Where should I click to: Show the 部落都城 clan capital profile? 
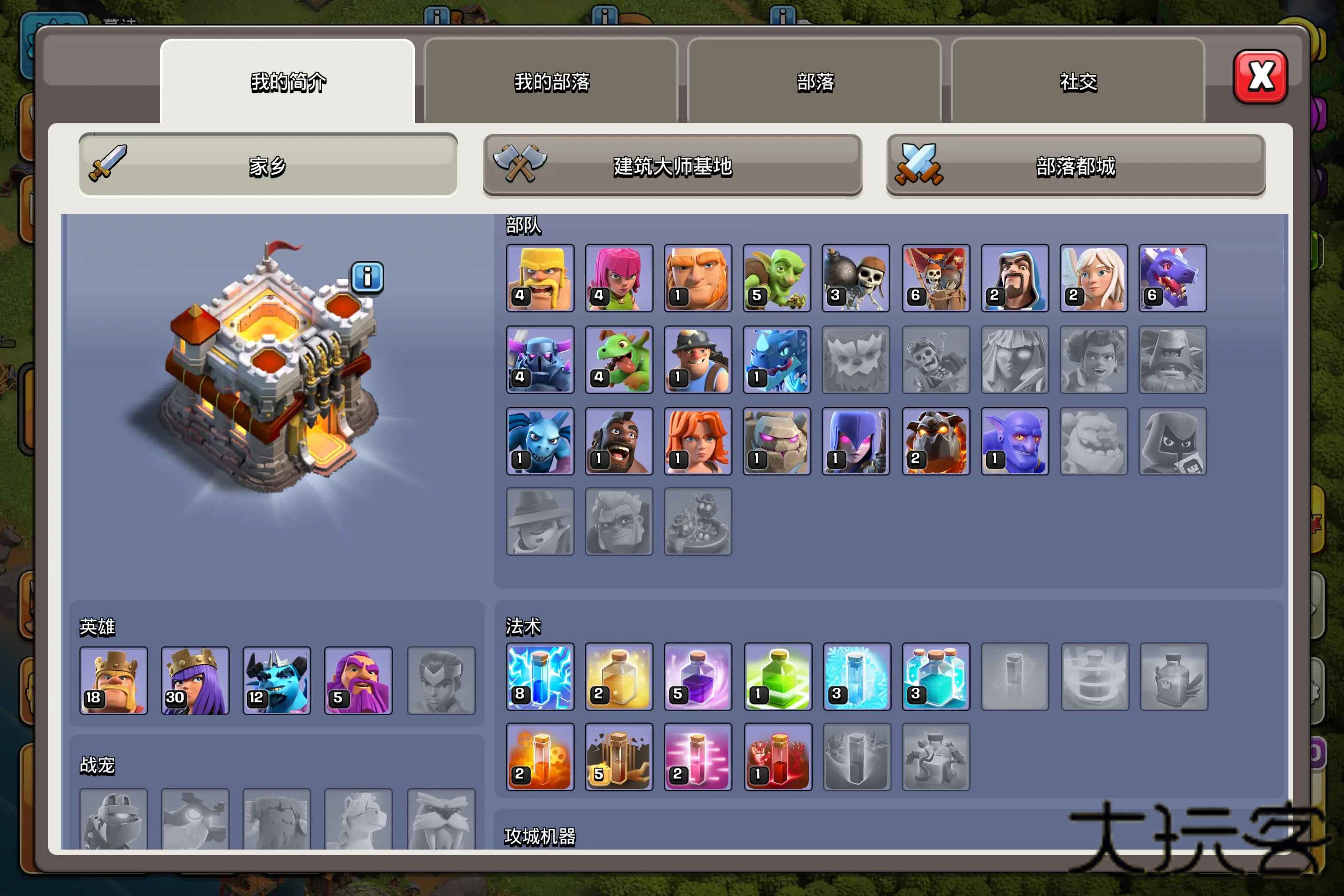click(1075, 166)
